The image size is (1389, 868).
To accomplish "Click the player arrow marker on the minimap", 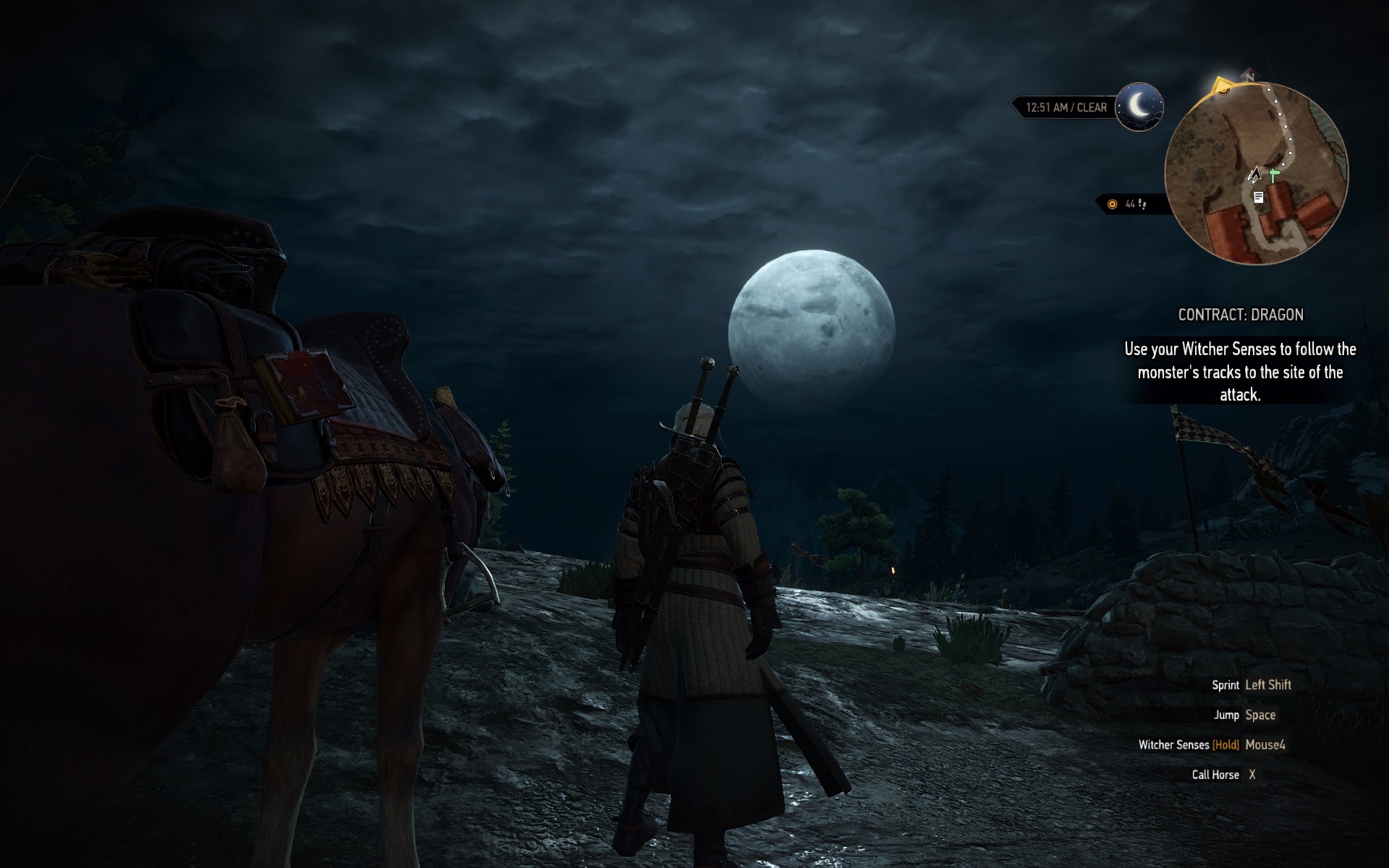I will (1255, 174).
